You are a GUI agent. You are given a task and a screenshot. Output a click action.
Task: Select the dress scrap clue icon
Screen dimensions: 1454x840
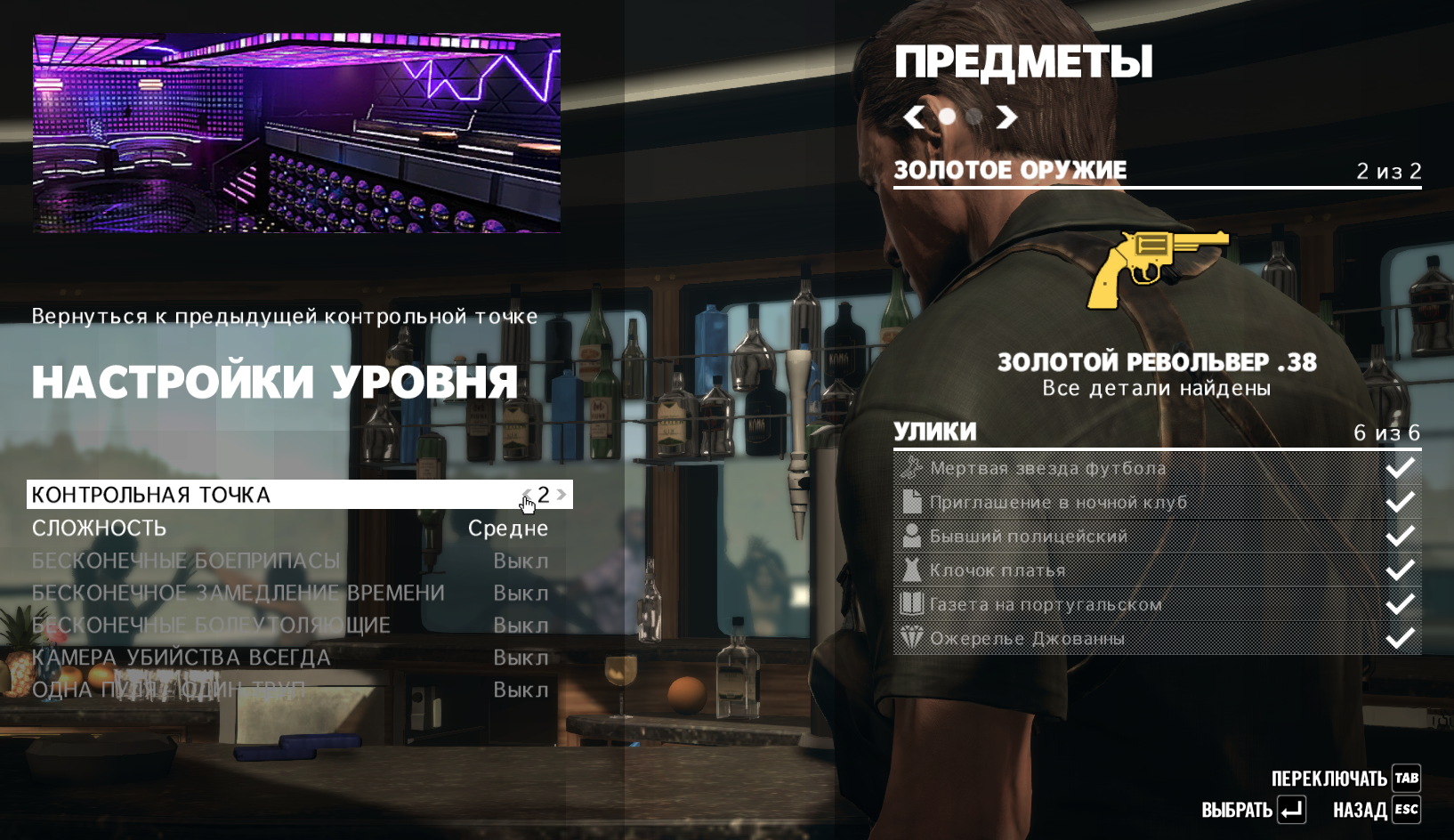[x=912, y=569]
